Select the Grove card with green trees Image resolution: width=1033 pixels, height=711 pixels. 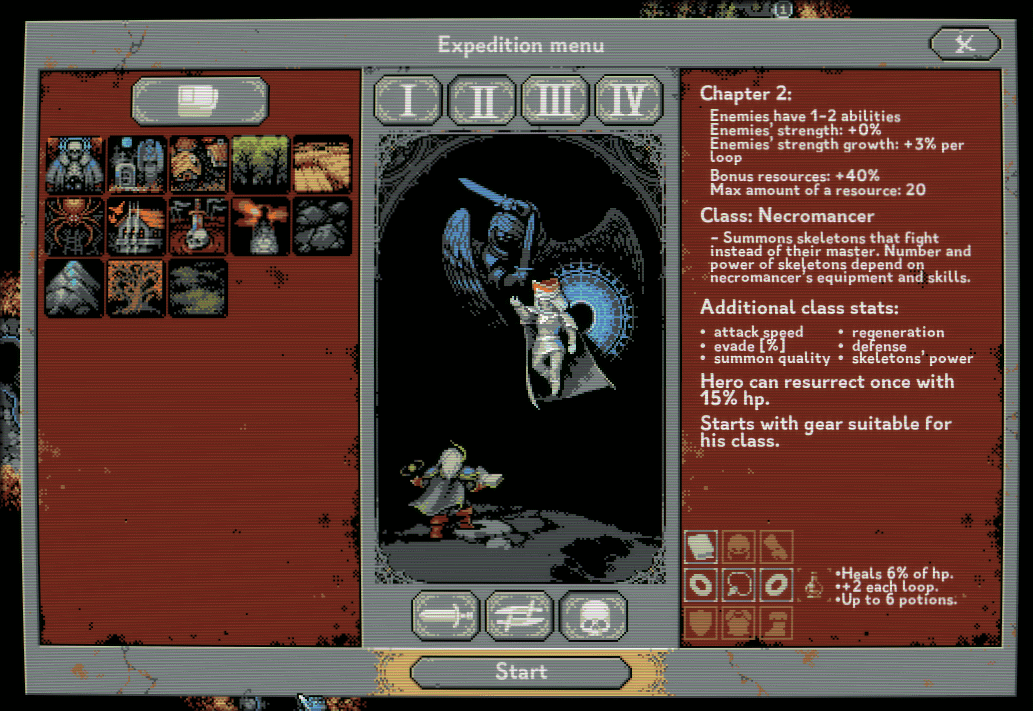click(x=261, y=165)
